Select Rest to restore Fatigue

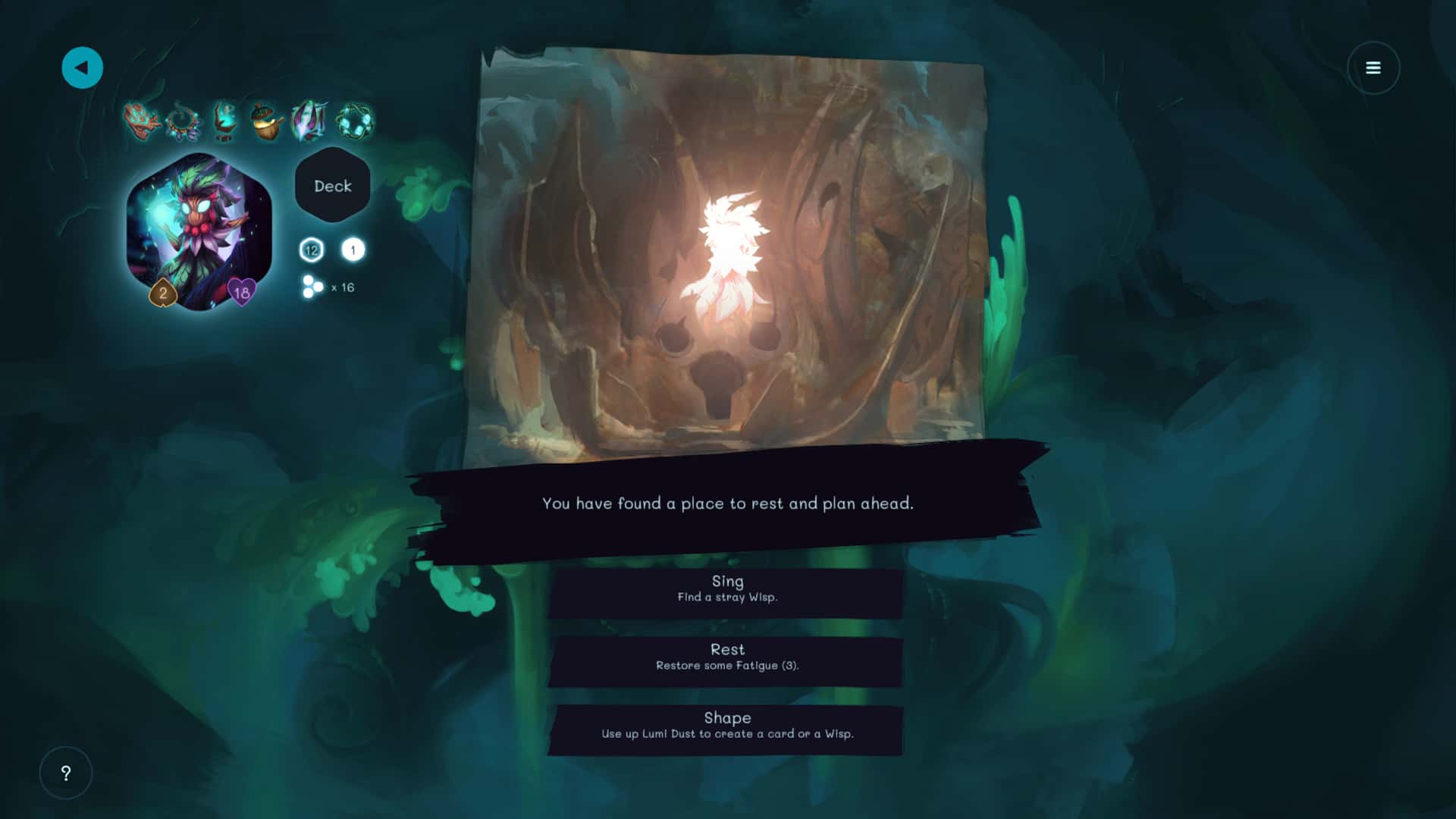(x=726, y=657)
